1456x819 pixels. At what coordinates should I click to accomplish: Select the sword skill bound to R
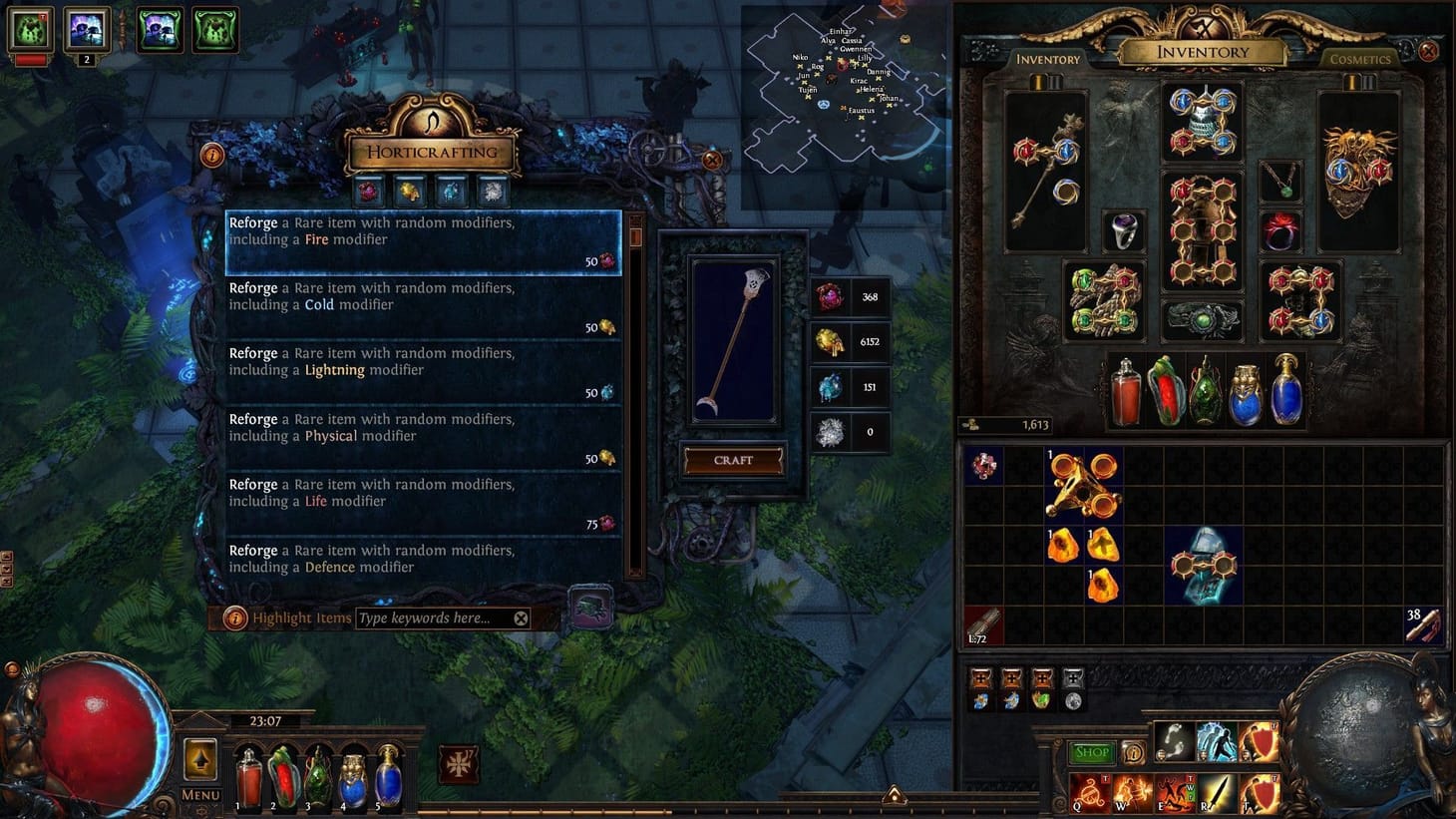coord(1216,794)
